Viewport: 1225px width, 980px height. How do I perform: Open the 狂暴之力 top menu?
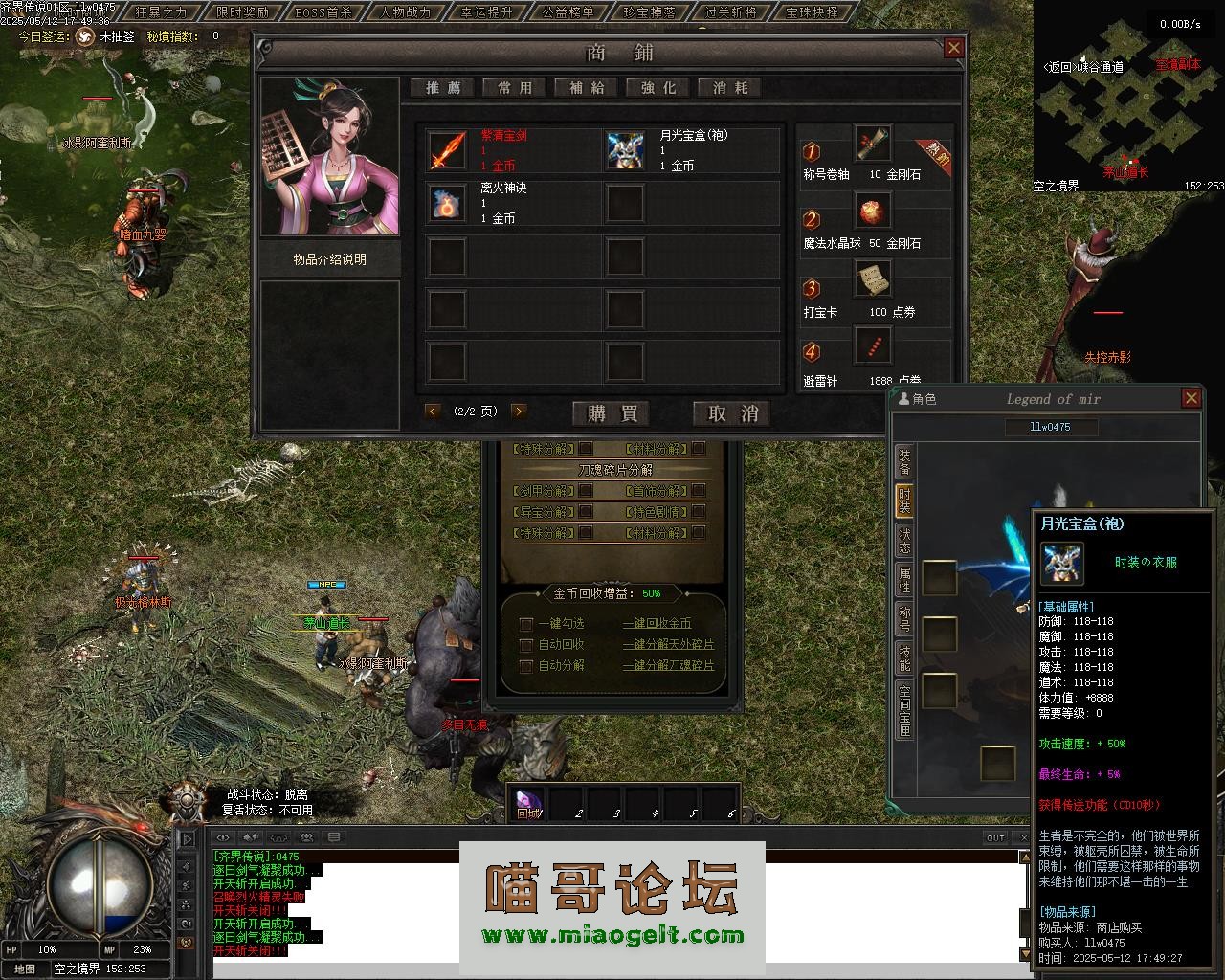pos(161,12)
